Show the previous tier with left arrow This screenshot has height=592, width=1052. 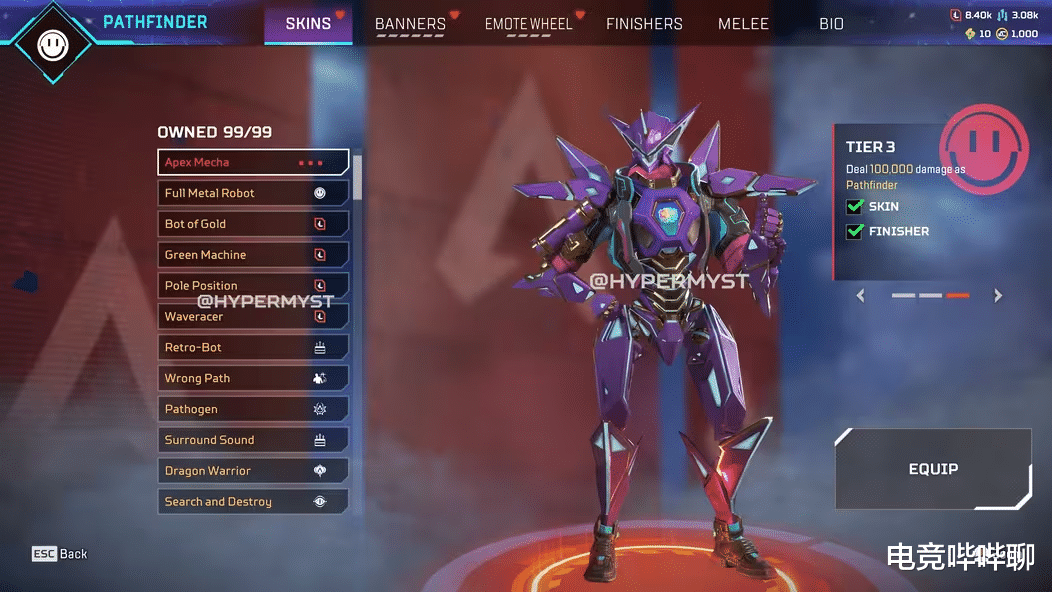861,296
